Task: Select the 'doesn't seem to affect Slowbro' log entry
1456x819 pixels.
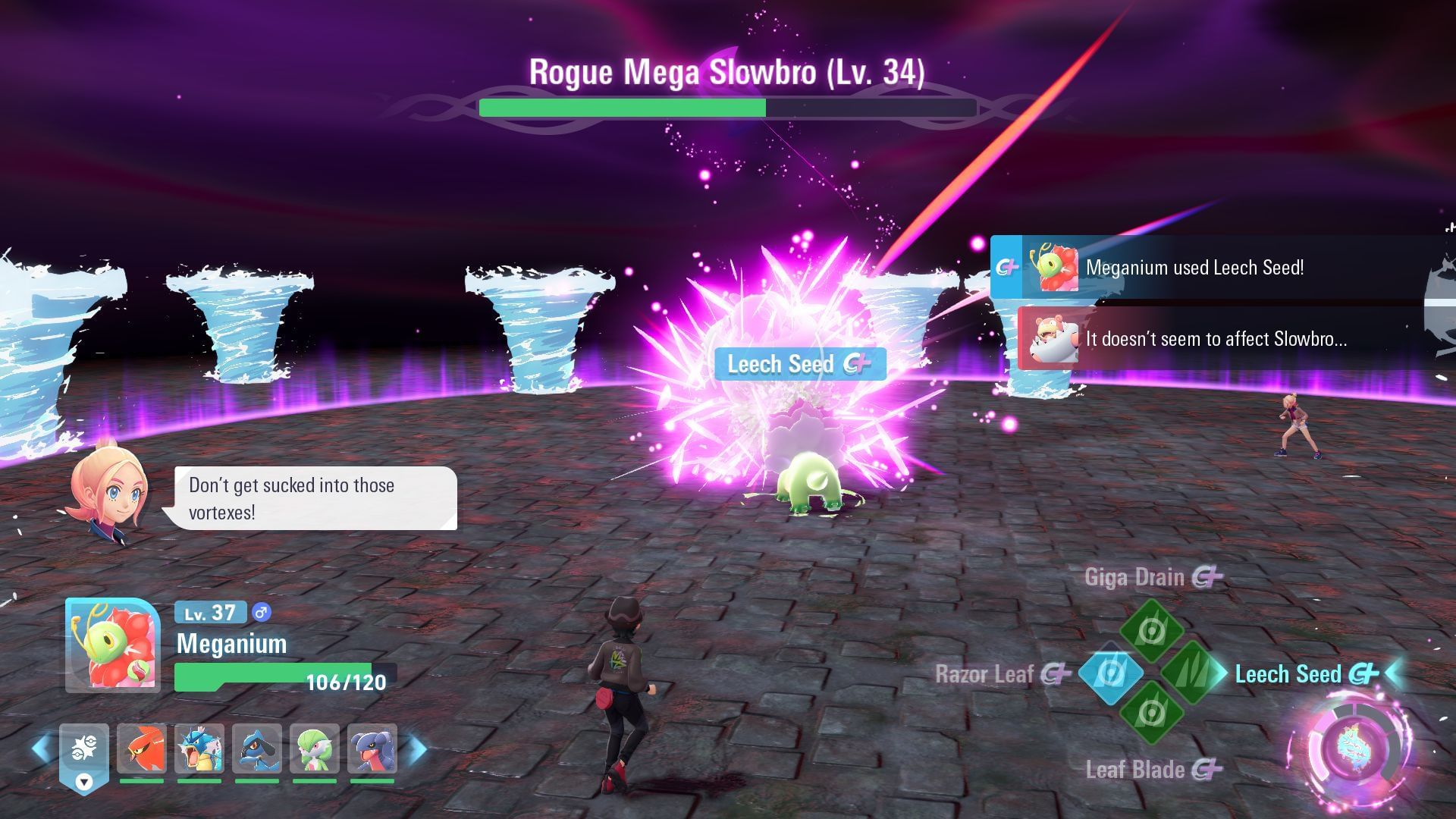Action: click(x=1221, y=339)
